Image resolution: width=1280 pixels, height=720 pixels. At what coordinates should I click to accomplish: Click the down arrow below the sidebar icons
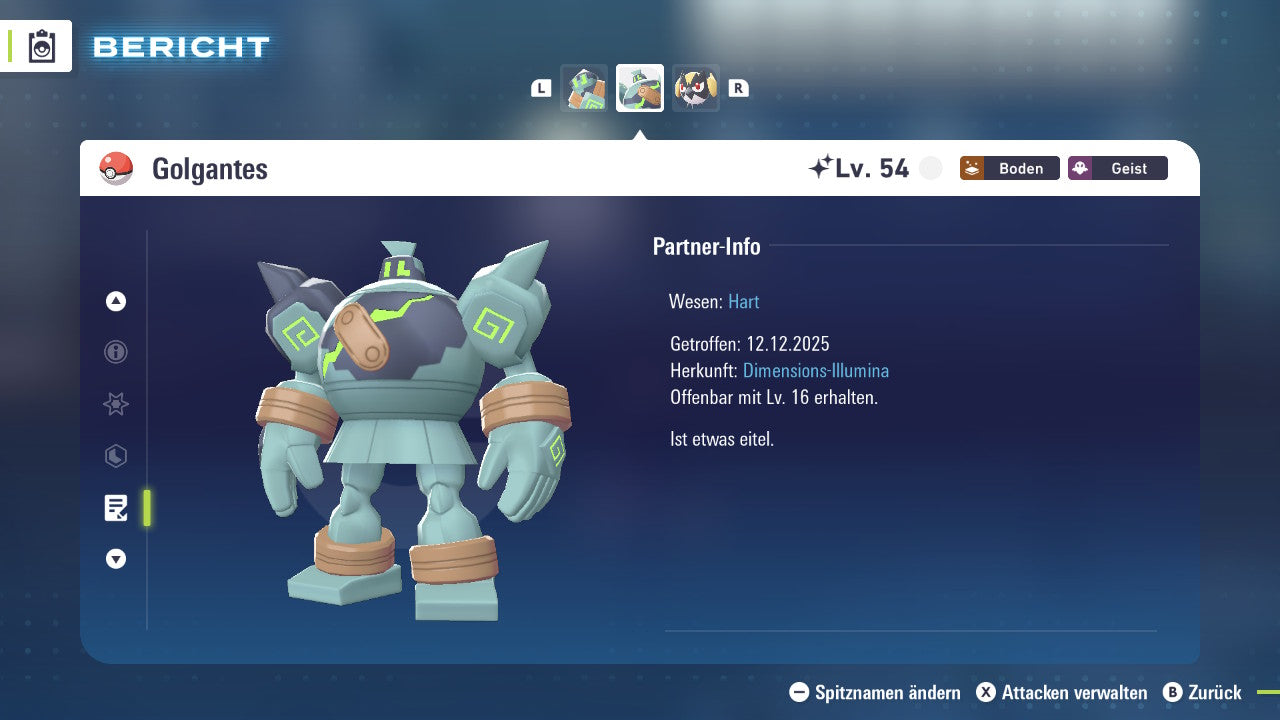(x=115, y=559)
